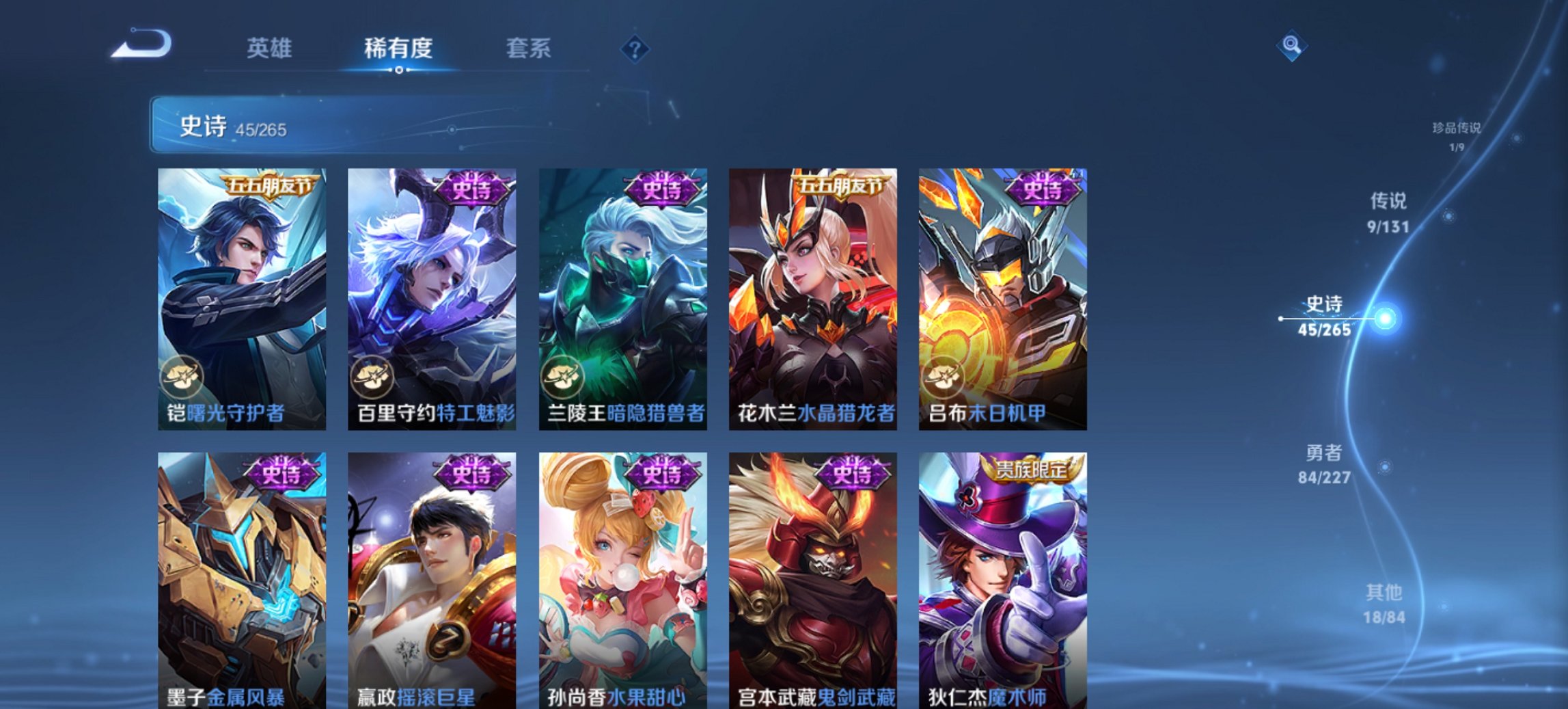Viewport: 1568px width, 709px height.
Task: Click the fragment icon on 百里守约特工魅影 card
Action: pos(371,377)
